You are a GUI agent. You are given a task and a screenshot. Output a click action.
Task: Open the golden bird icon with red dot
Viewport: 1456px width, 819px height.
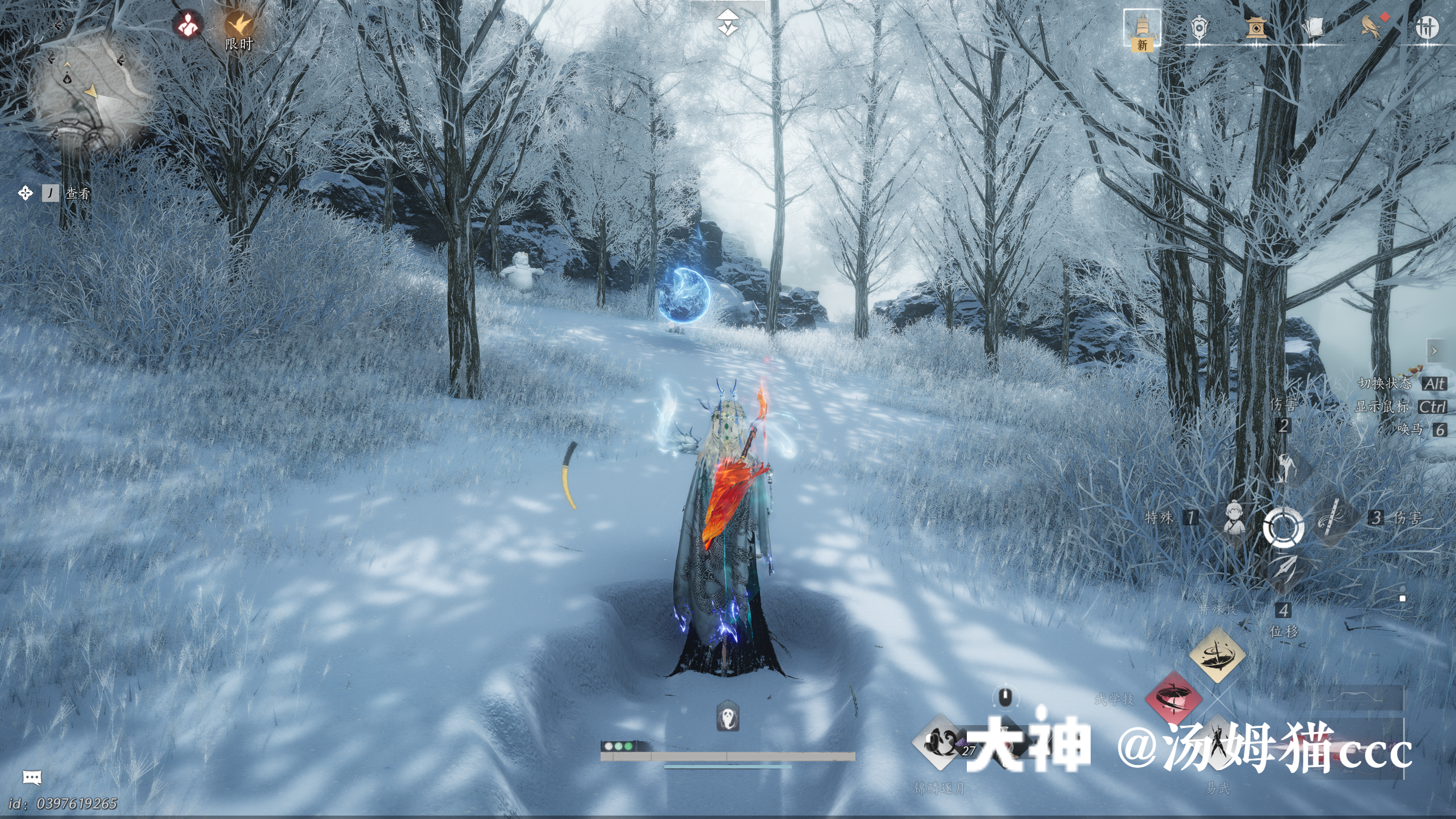pos(1371,26)
